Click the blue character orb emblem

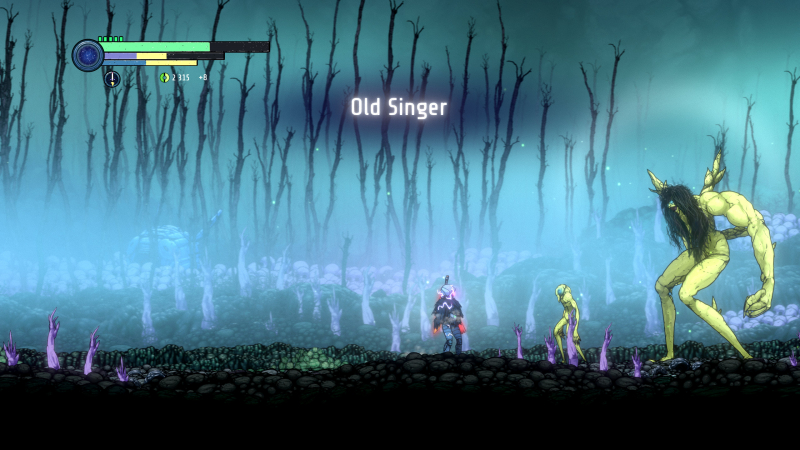tap(88, 55)
